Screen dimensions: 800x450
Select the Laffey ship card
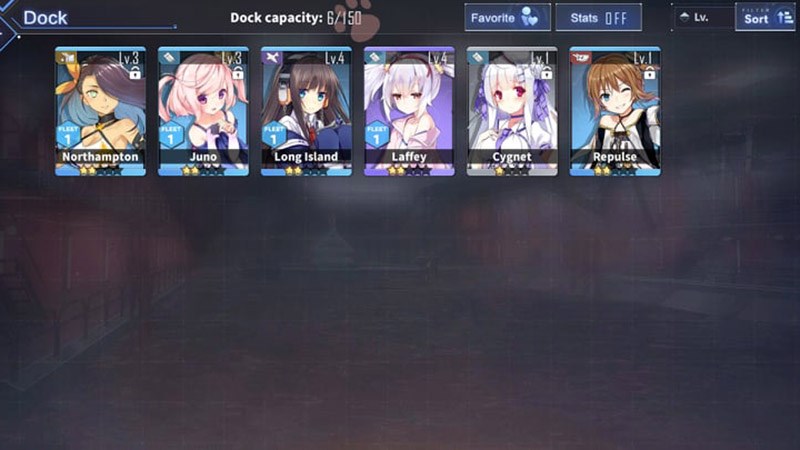coord(409,111)
